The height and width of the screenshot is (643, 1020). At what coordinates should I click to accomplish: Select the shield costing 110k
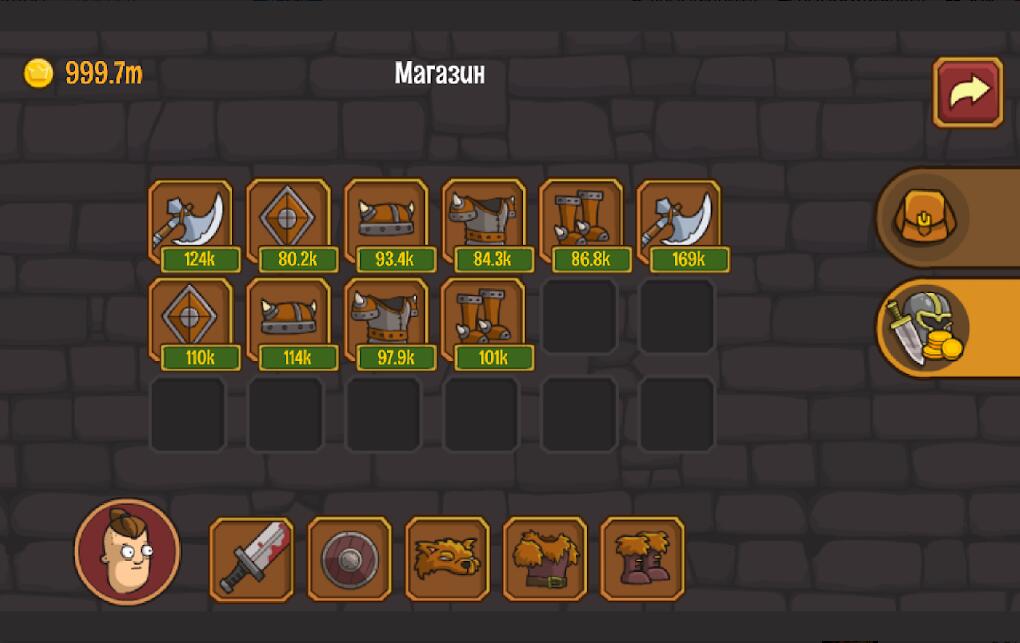click(x=191, y=320)
